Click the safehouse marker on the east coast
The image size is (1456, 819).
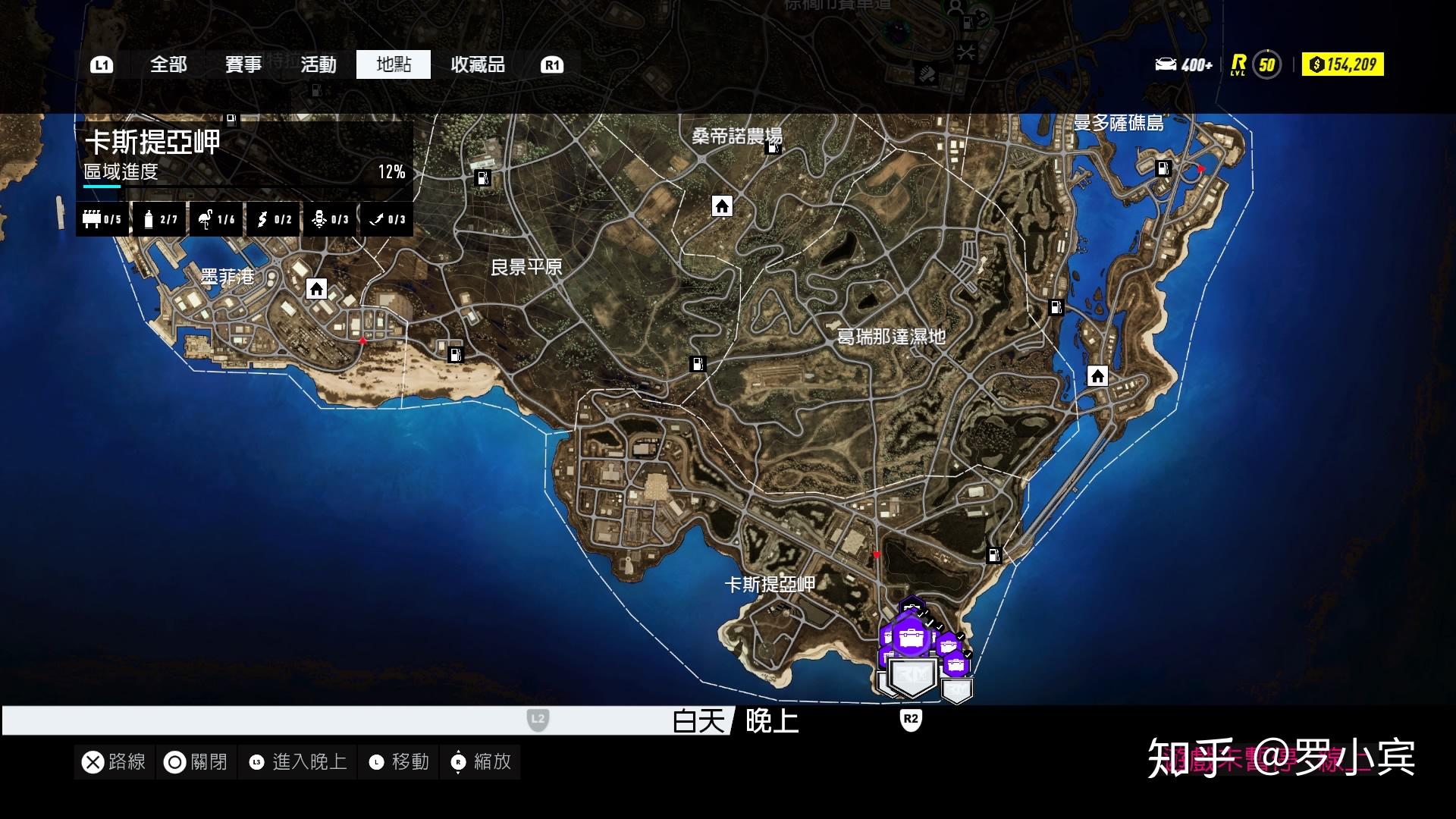(x=1097, y=376)
